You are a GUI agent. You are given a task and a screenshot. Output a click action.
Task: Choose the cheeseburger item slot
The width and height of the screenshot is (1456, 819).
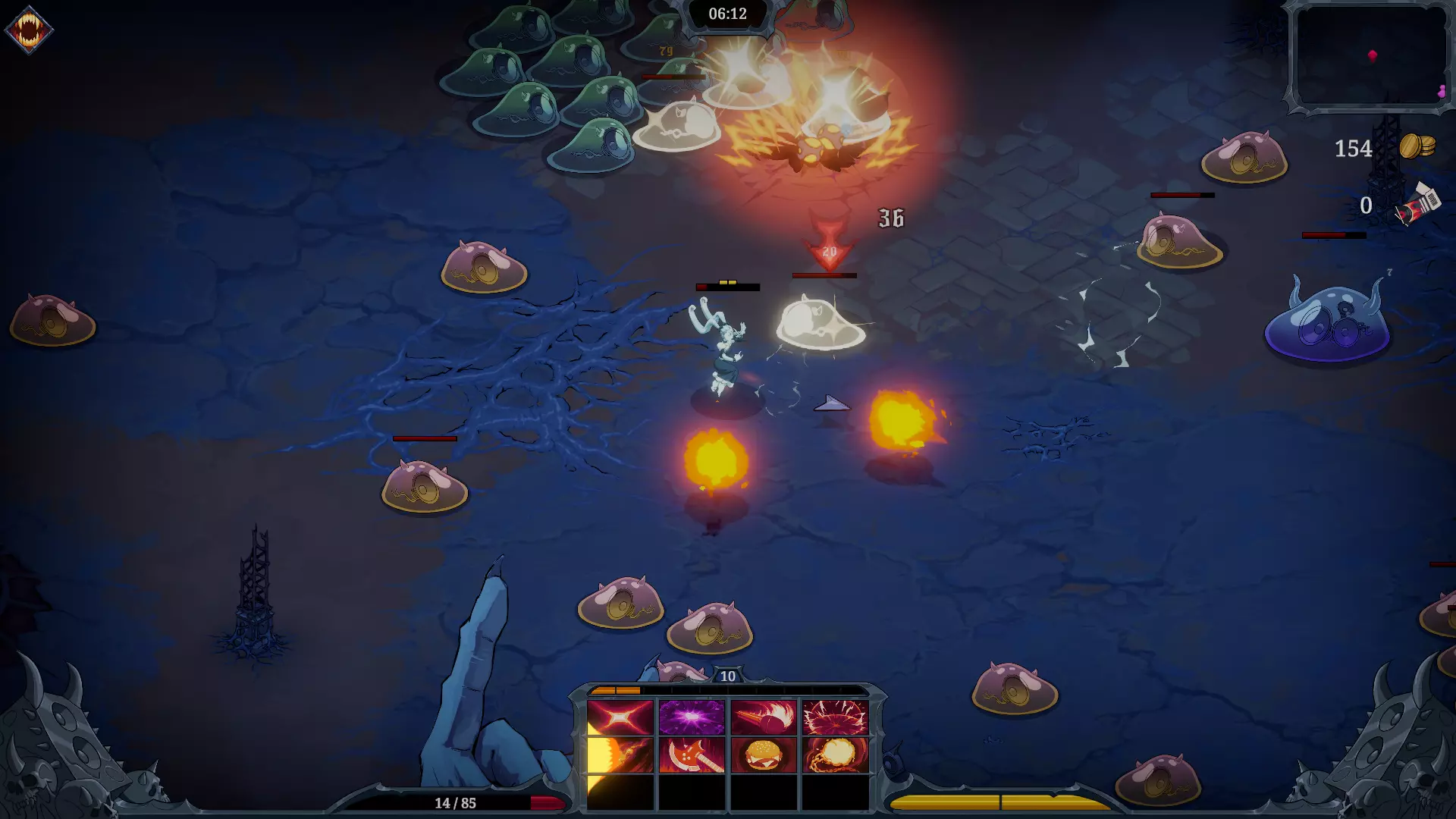click(764, 755)
